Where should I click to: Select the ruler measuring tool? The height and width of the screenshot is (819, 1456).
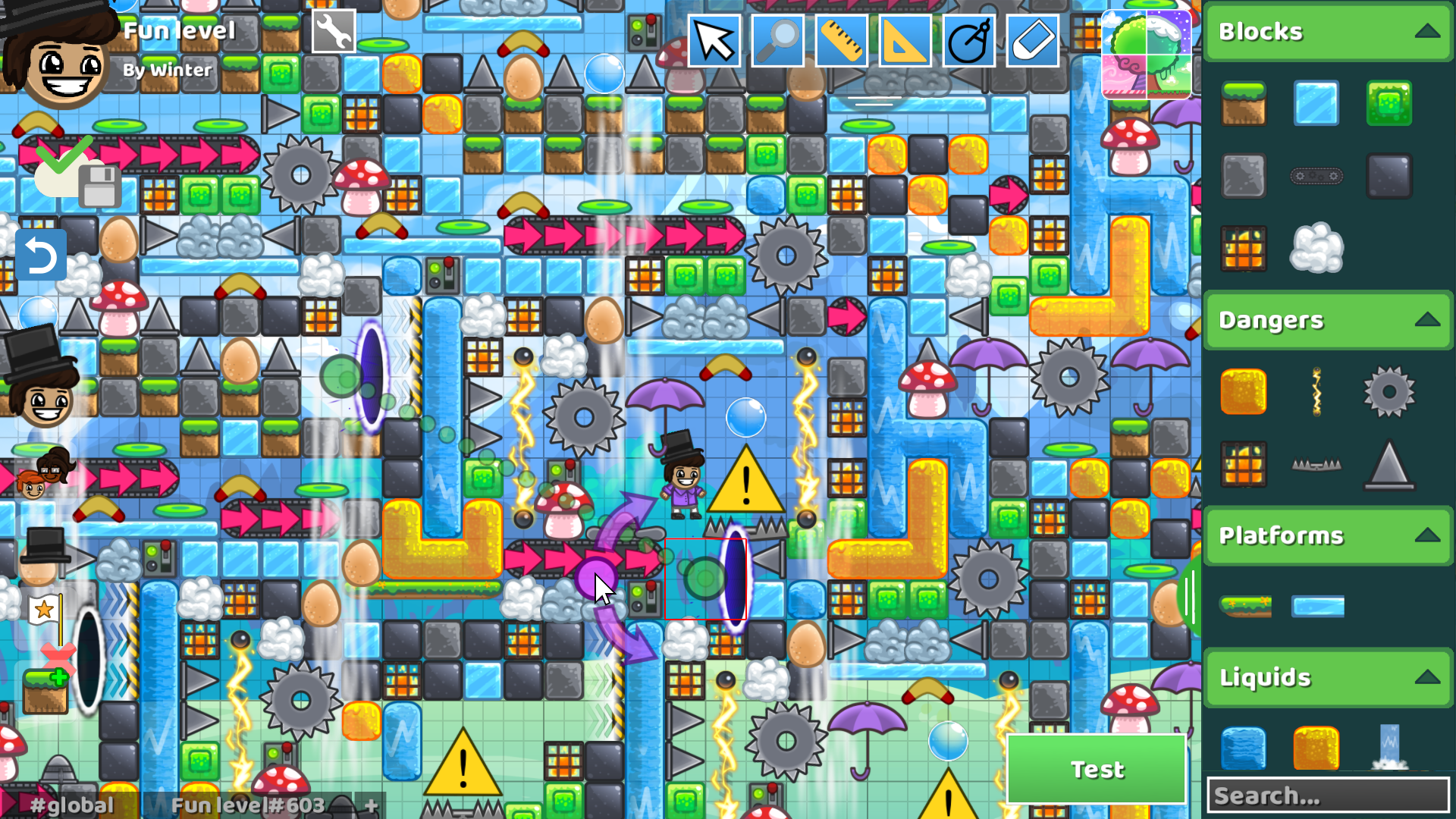click(841, 42)
